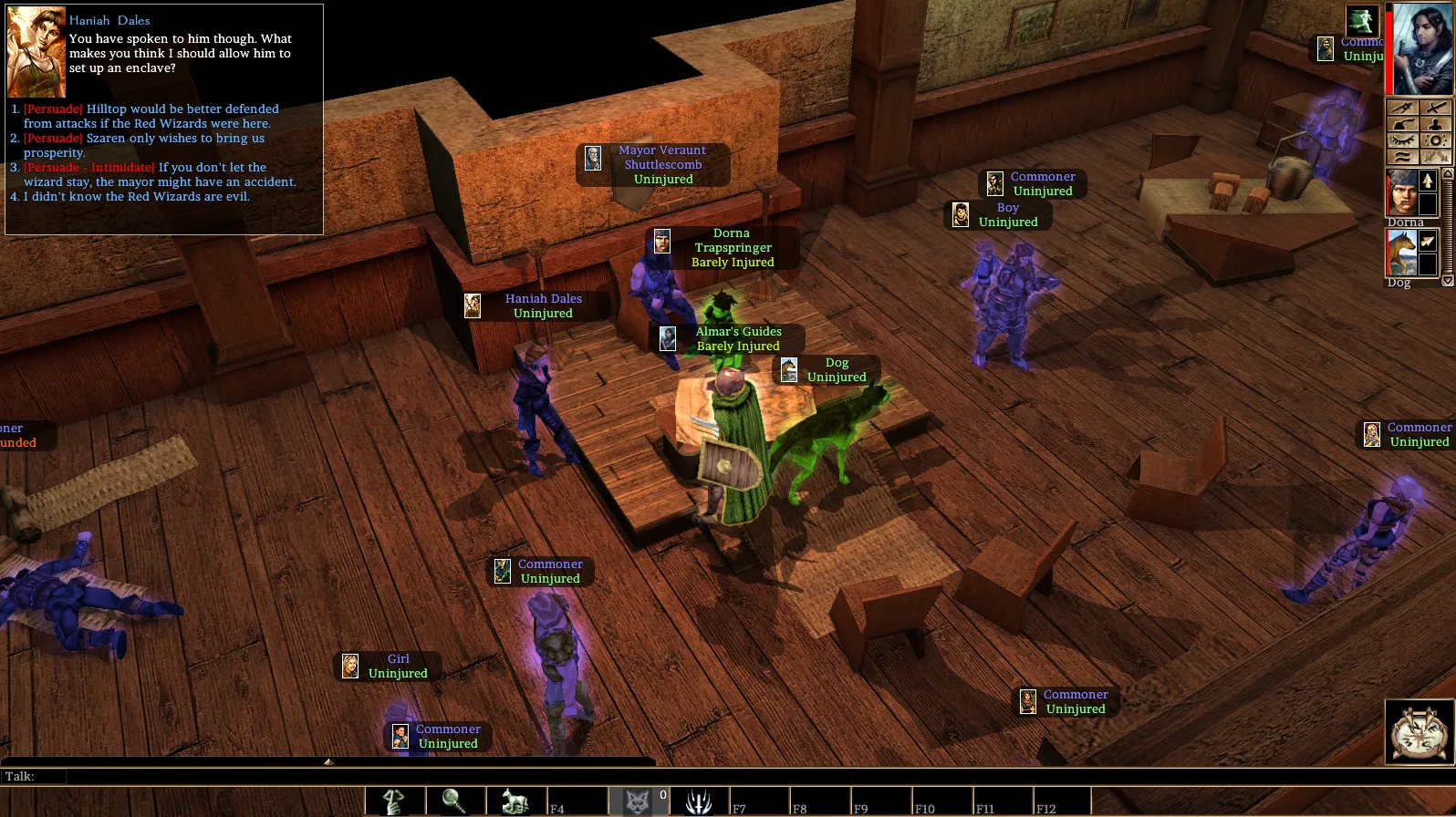Select the Dog companion portrait
This screenshot has width=1456, height=817.
click(1401, 253)
